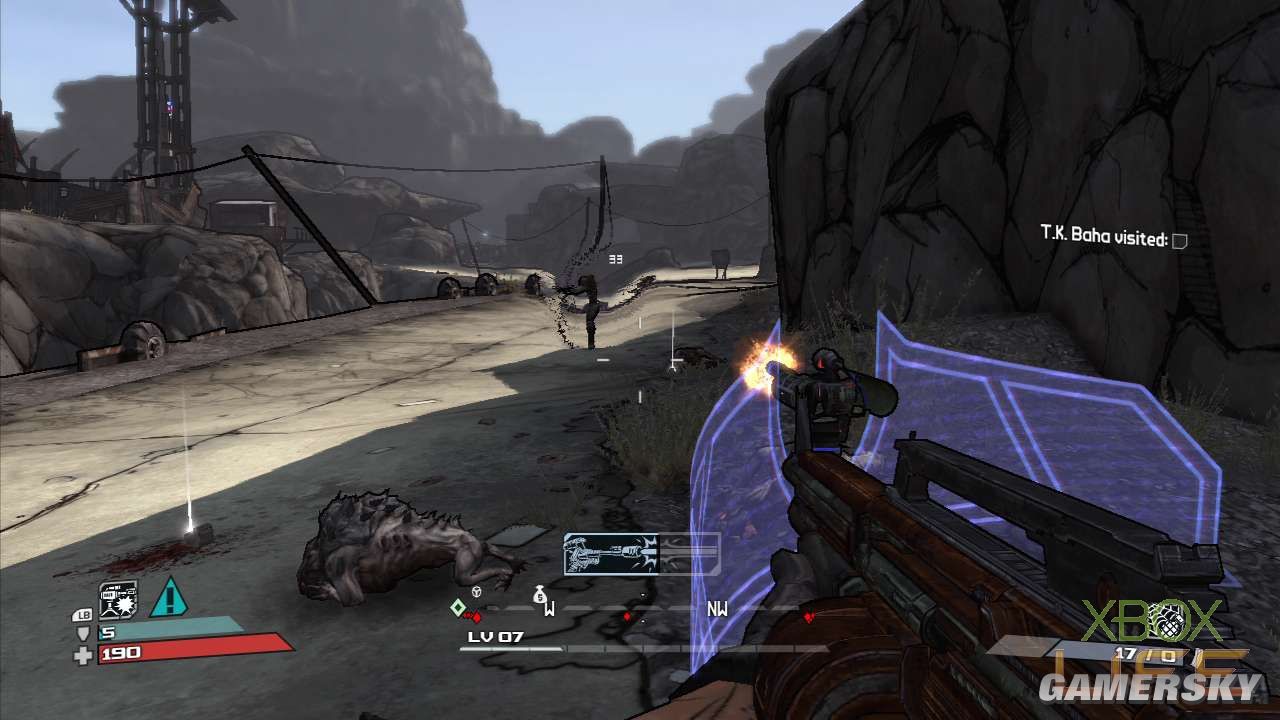This screenshot has width=1280, height=720.
Task: Select the equipped weapon card
Action: tap(641, 553)
